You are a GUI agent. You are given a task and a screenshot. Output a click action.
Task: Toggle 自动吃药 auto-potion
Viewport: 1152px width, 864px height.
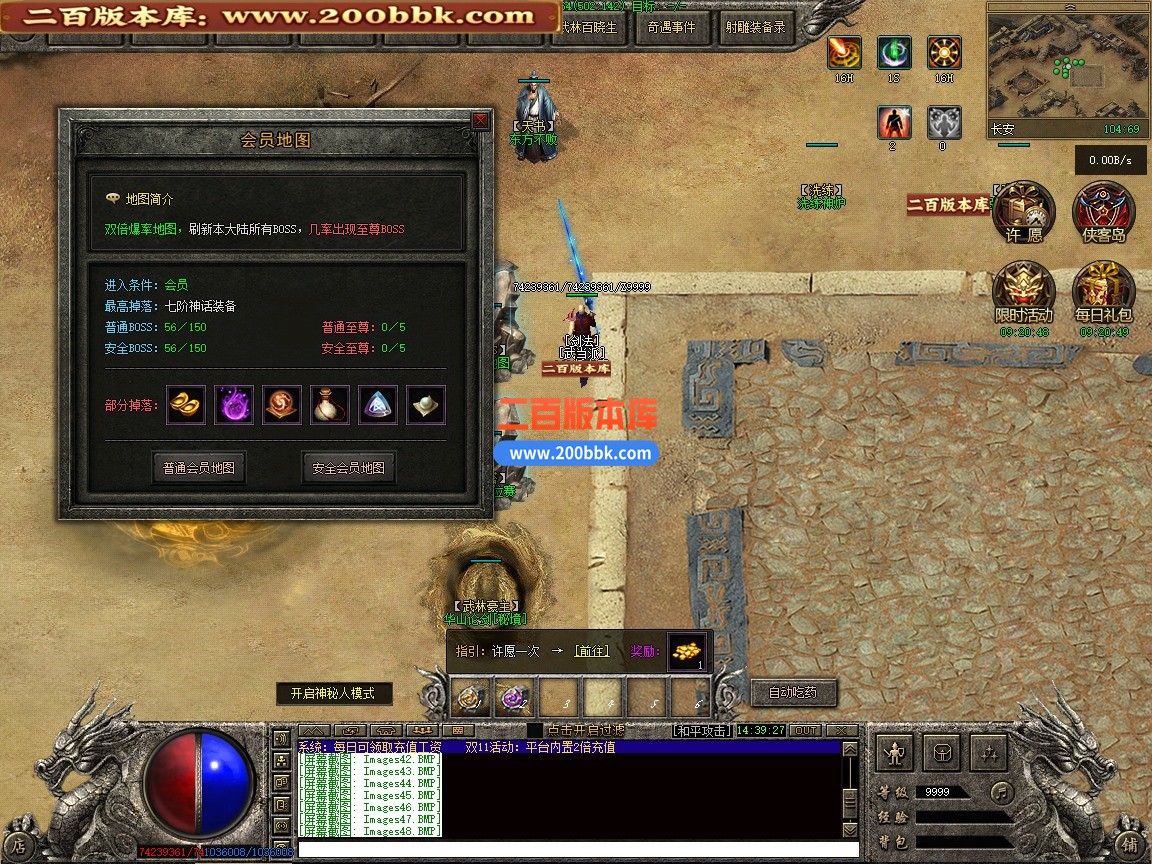(x=792, y=692)
